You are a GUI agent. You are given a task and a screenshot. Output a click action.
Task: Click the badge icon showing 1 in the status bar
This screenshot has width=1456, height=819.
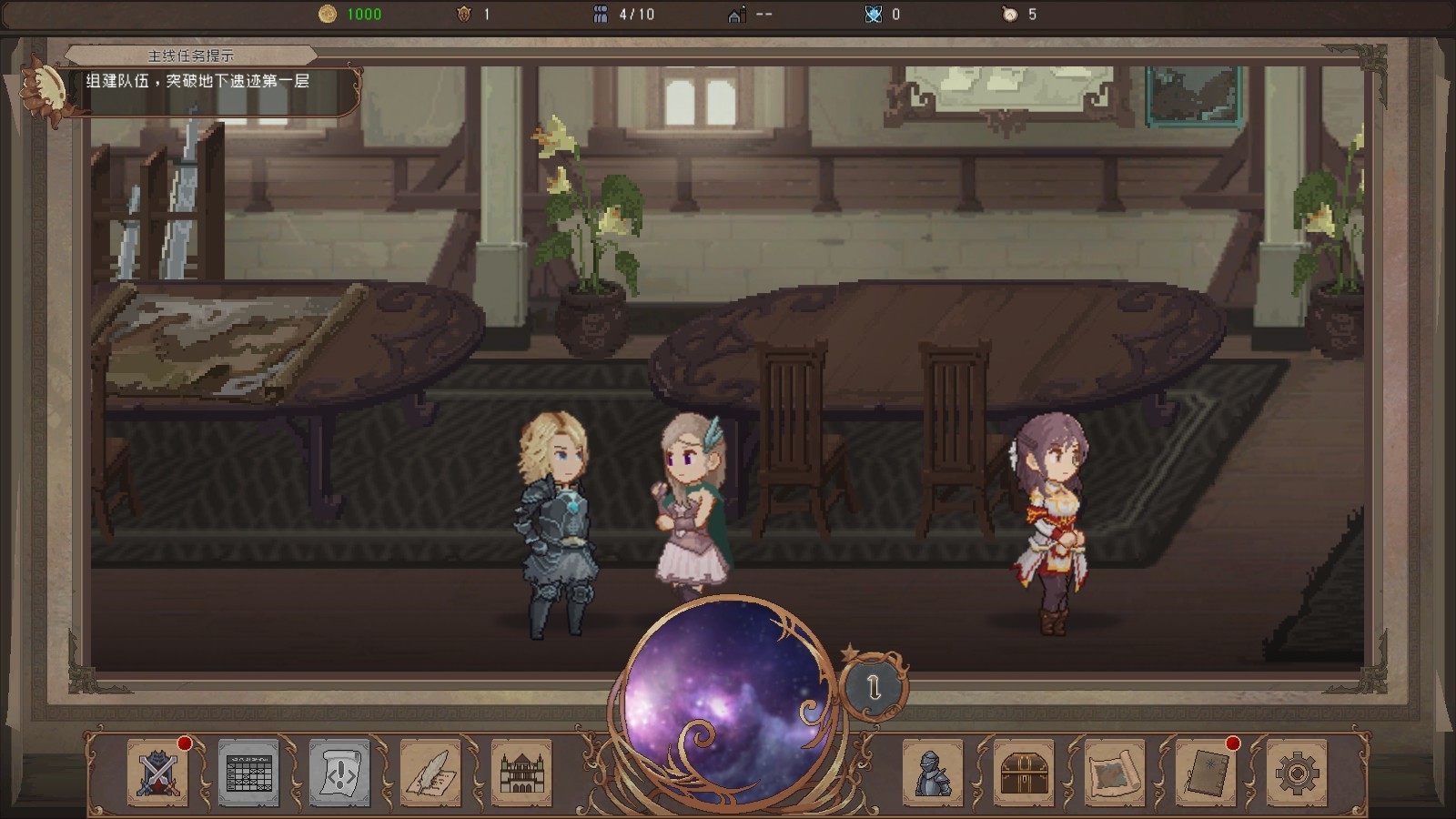(x=465, y=14)
